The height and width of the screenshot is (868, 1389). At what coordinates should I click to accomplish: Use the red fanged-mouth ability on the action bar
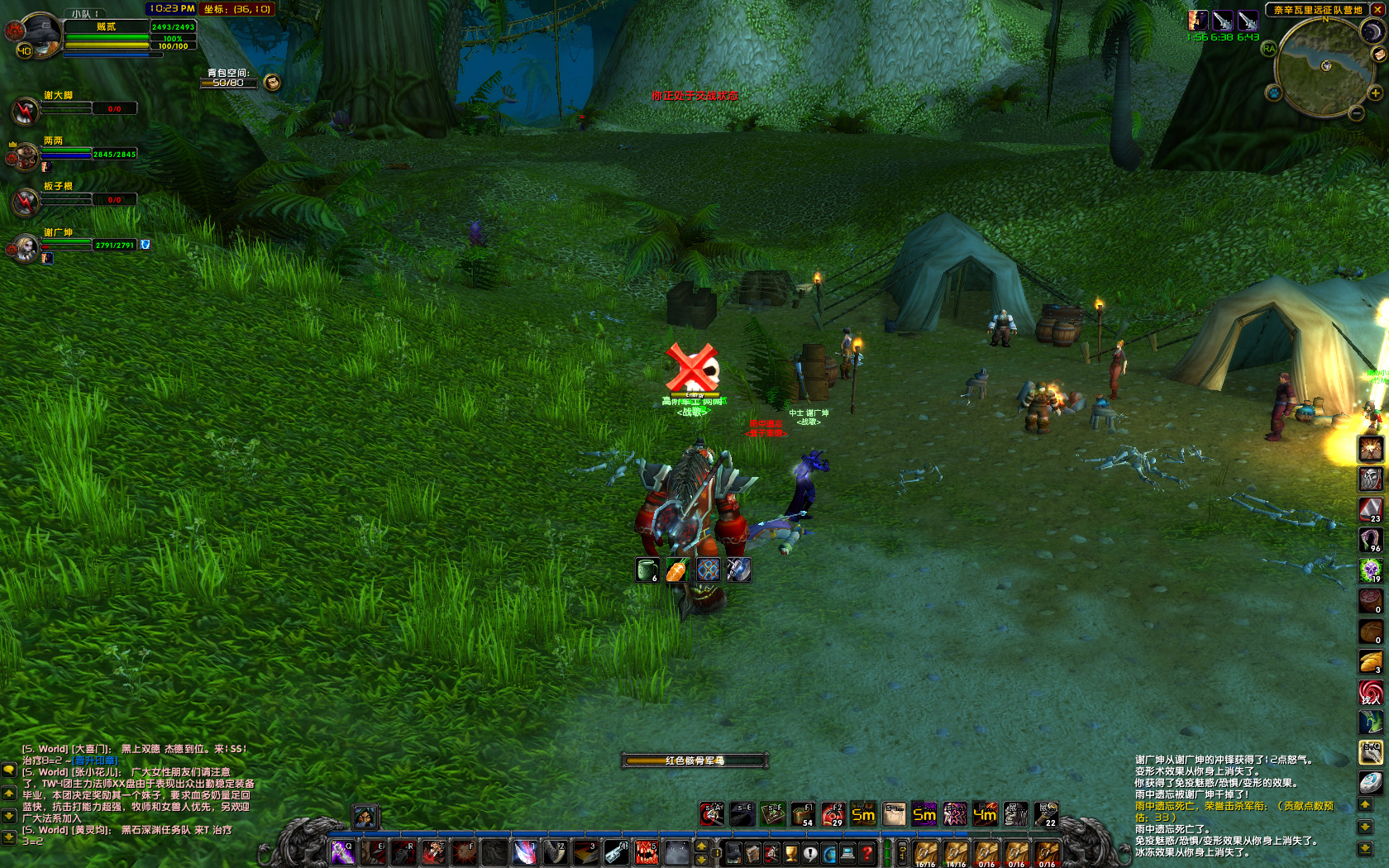click(647, 852)
